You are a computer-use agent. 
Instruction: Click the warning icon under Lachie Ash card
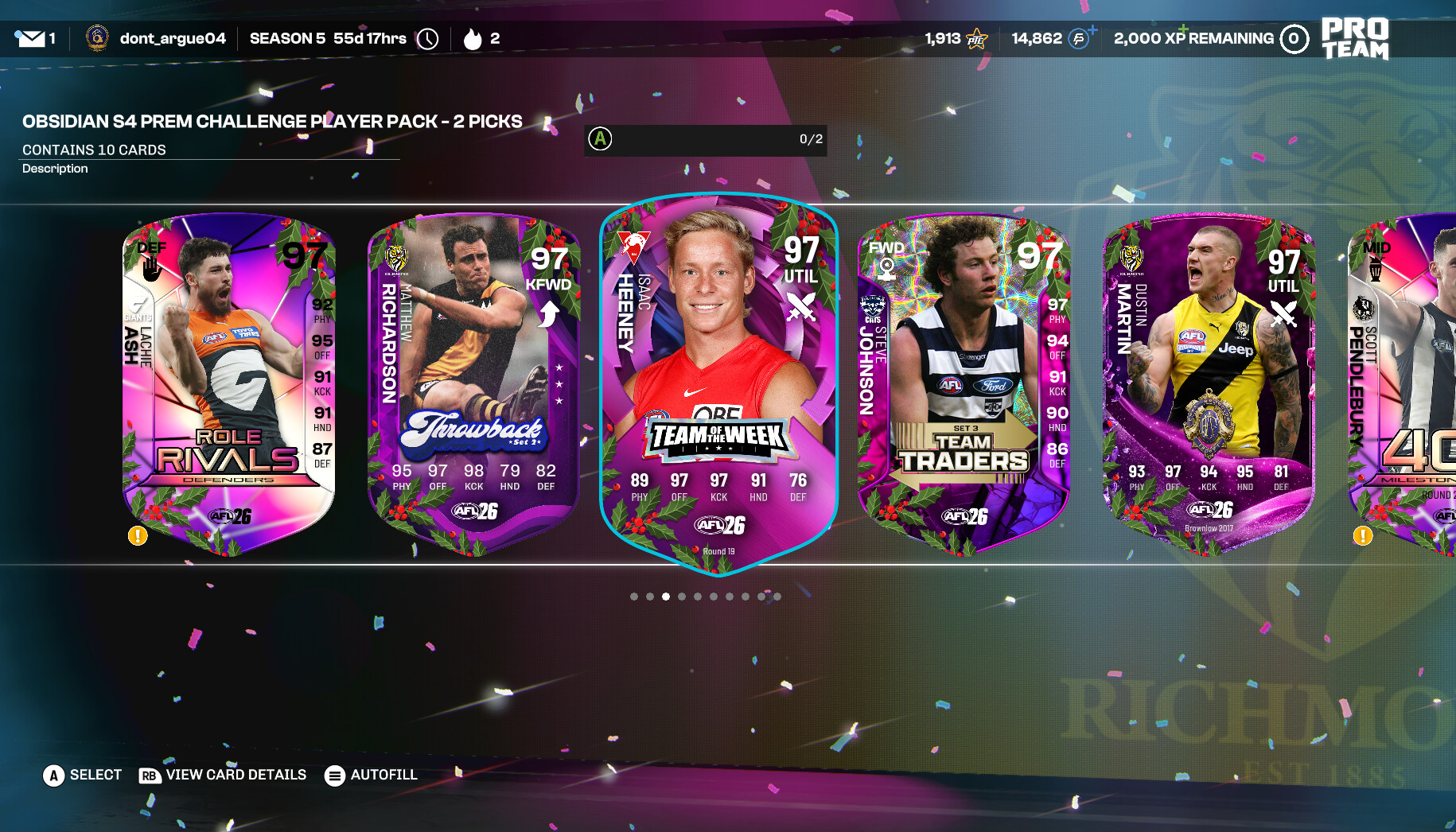click(138, 536)
